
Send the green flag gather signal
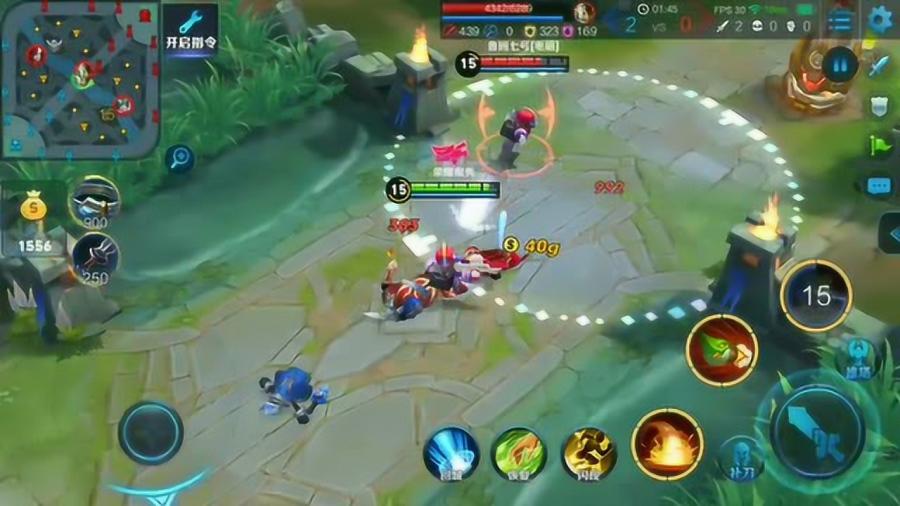(880, 146)
